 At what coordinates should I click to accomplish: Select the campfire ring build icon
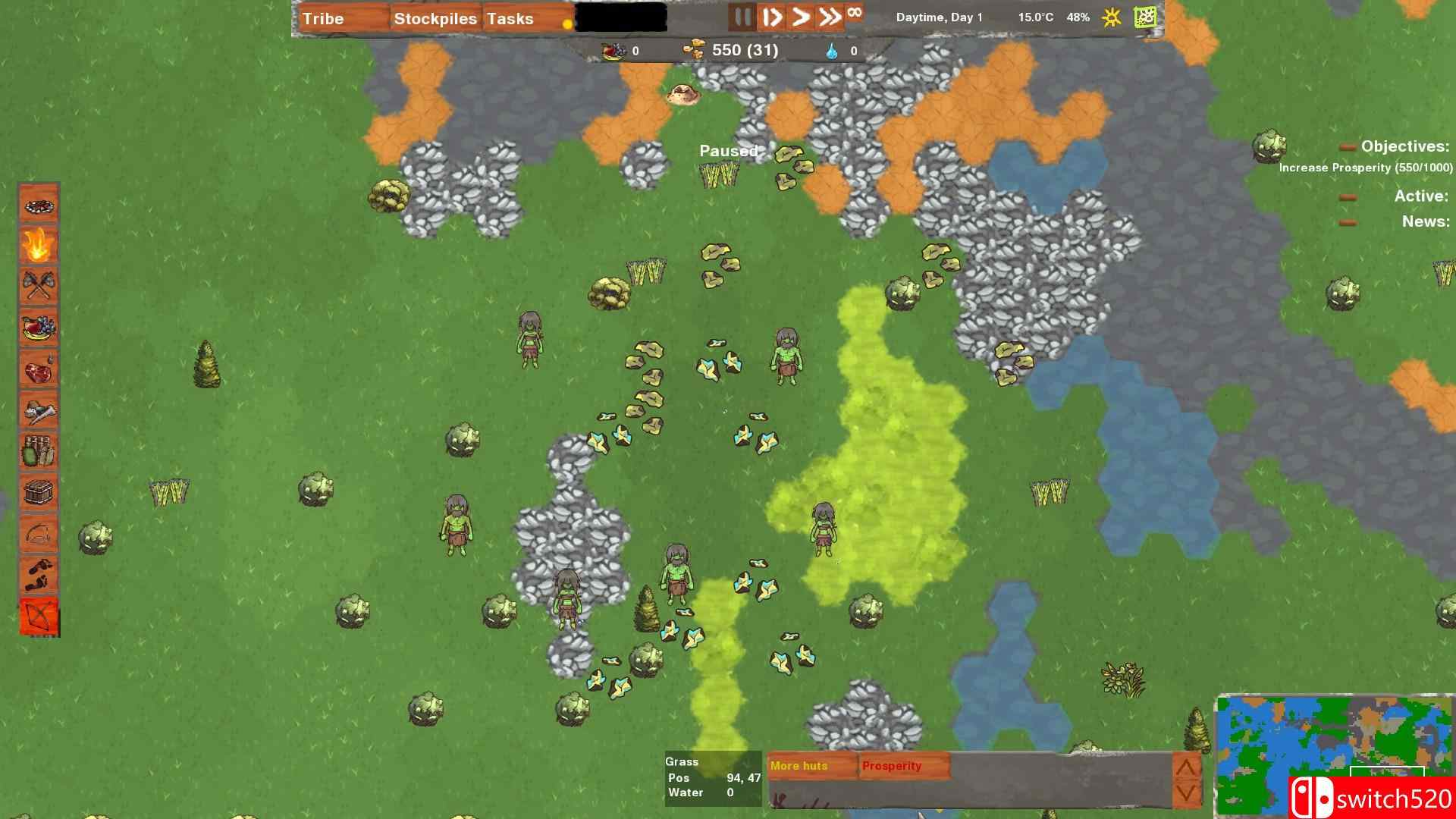39,206
